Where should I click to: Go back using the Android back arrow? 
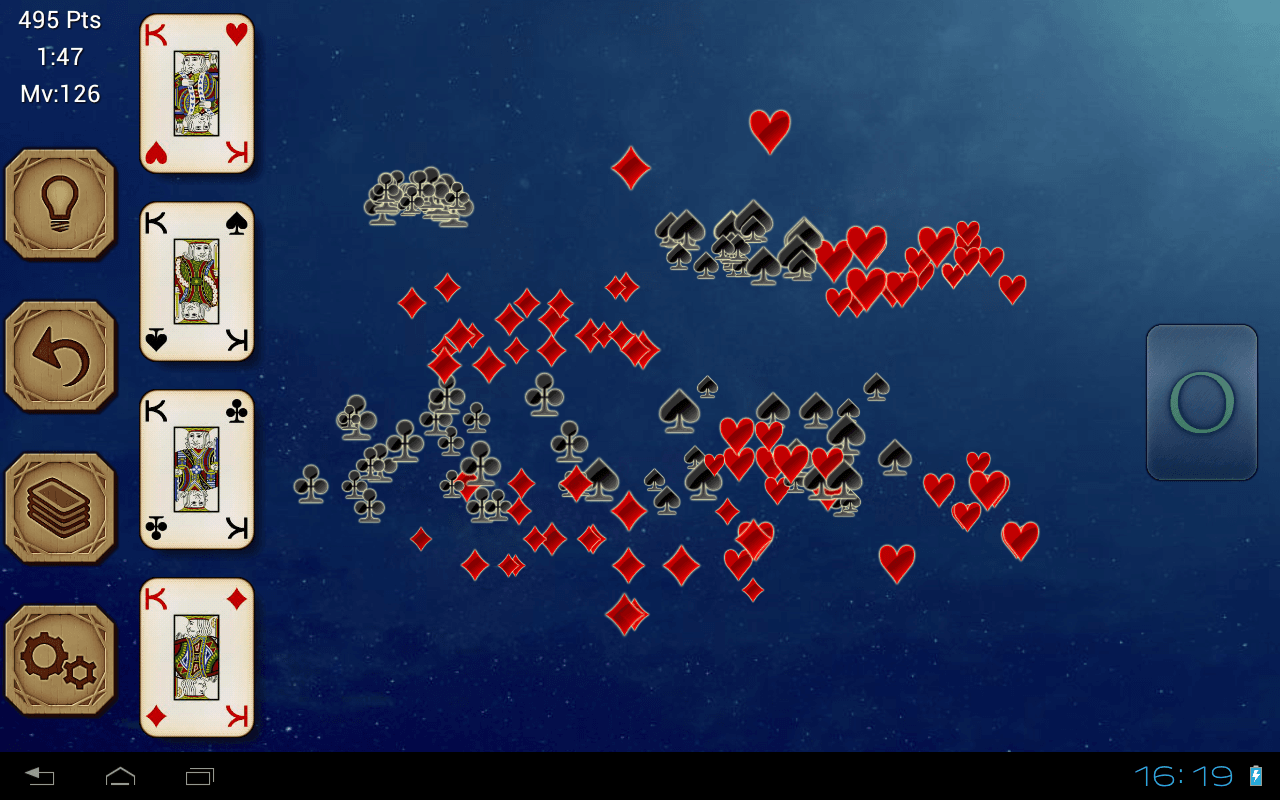(x=40, y=776)
